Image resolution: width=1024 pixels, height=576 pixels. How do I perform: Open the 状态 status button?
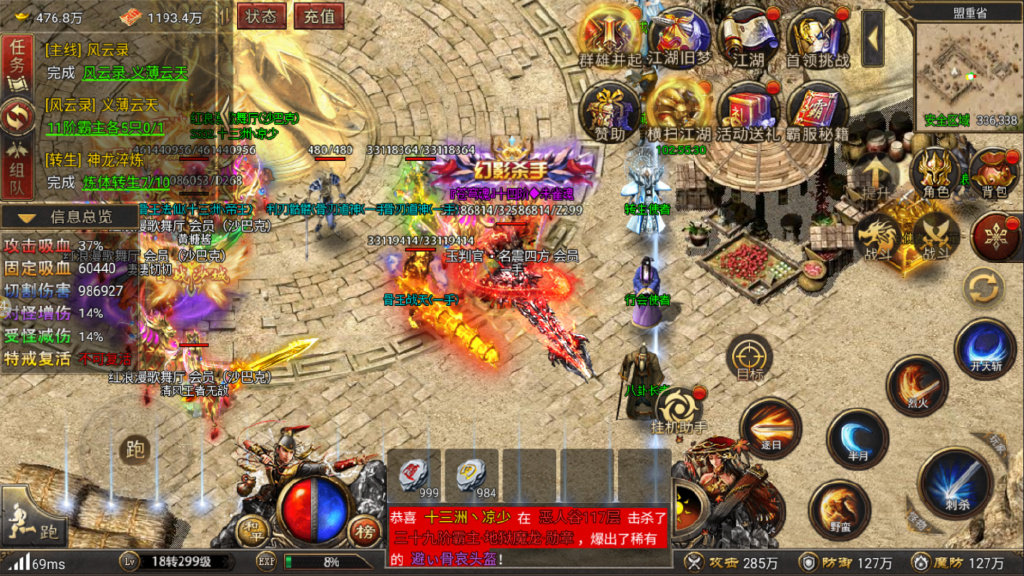click(262, 16)
